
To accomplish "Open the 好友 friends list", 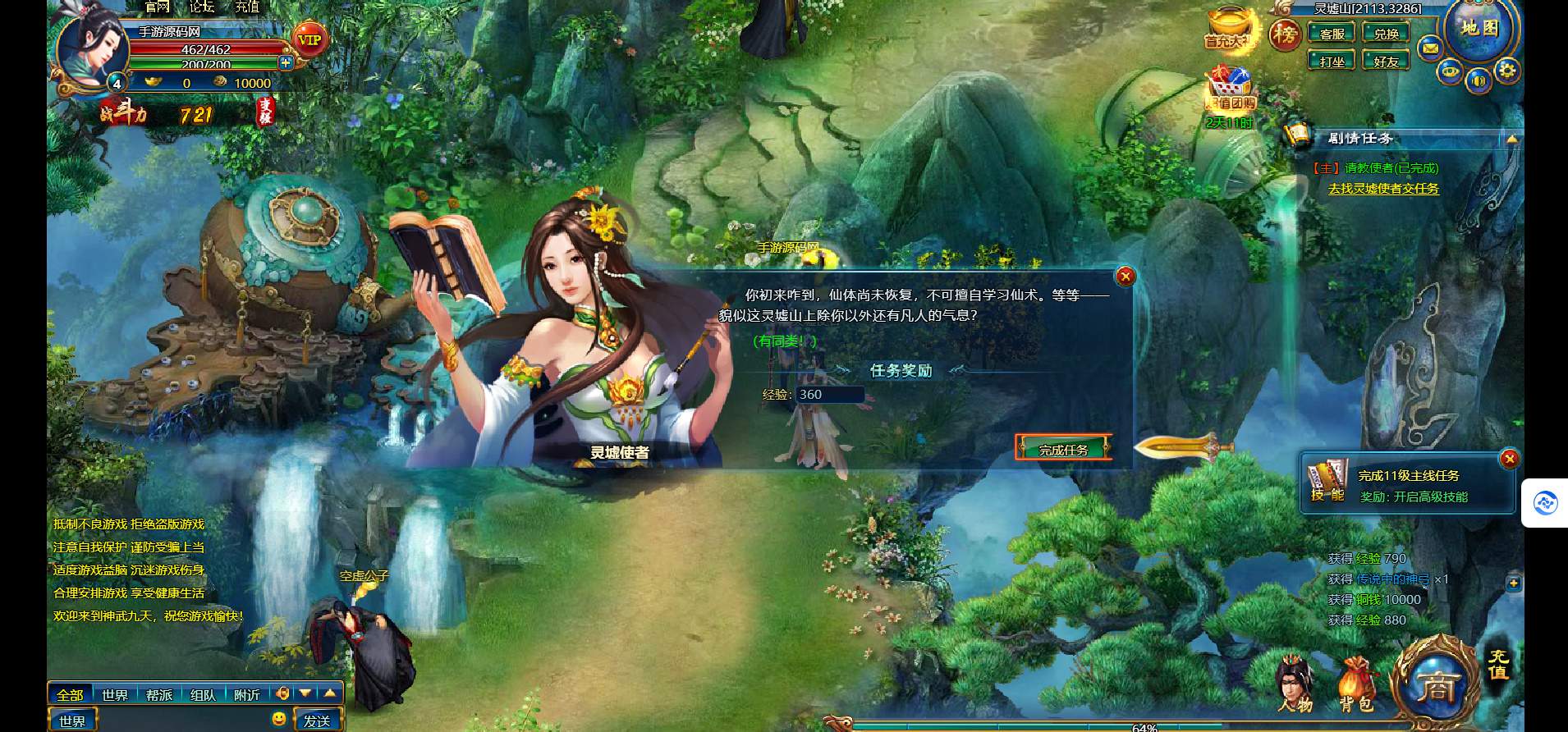I will (x=1386, y=61).
